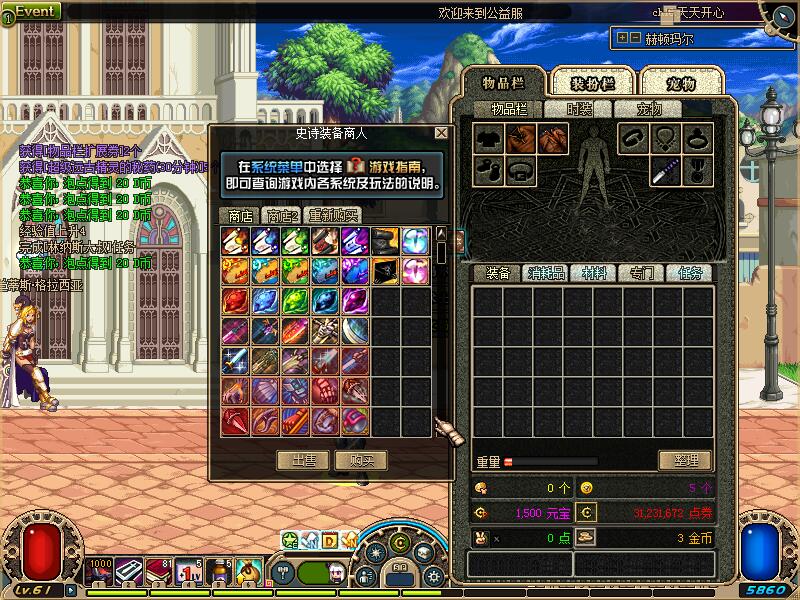Image resolution: width=800 pixels, height=600 pixels.
Task: Click the 整理 sort button
Action: click(x=685, y=461)
